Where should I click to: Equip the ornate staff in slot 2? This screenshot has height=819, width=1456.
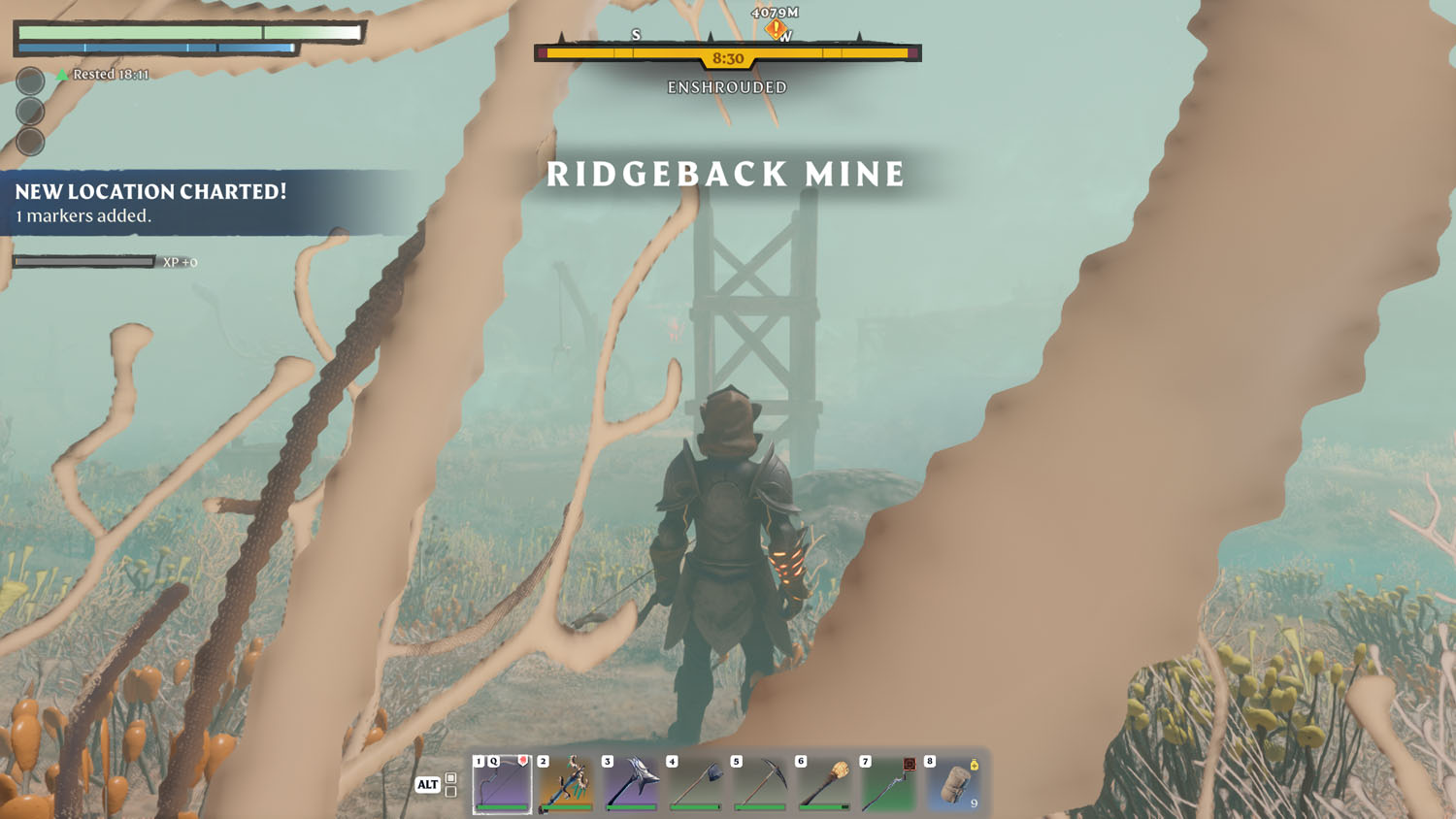coord(567,784)
